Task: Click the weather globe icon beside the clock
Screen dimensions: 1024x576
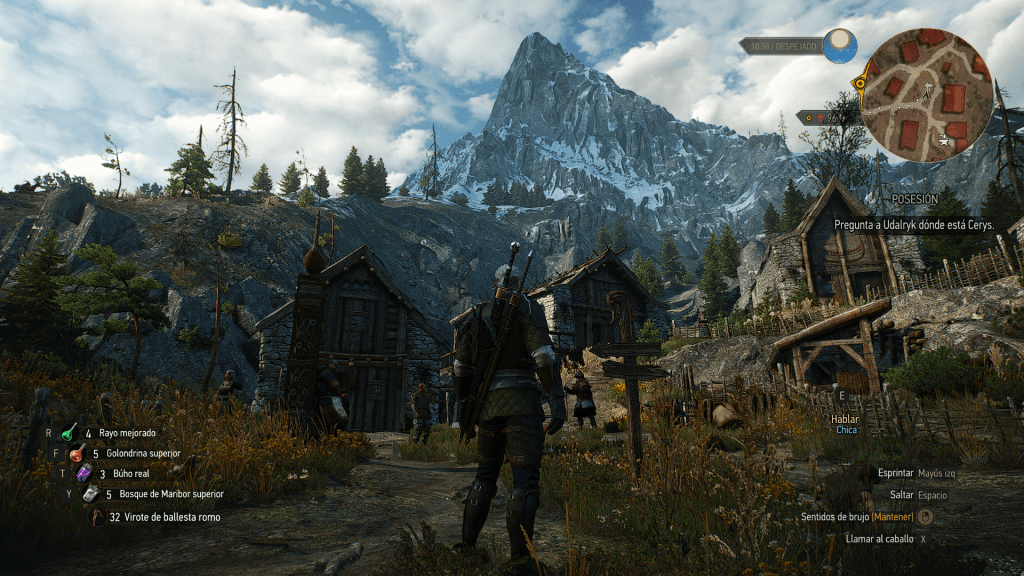Action: pyautogui.click(x=840, y=46)
